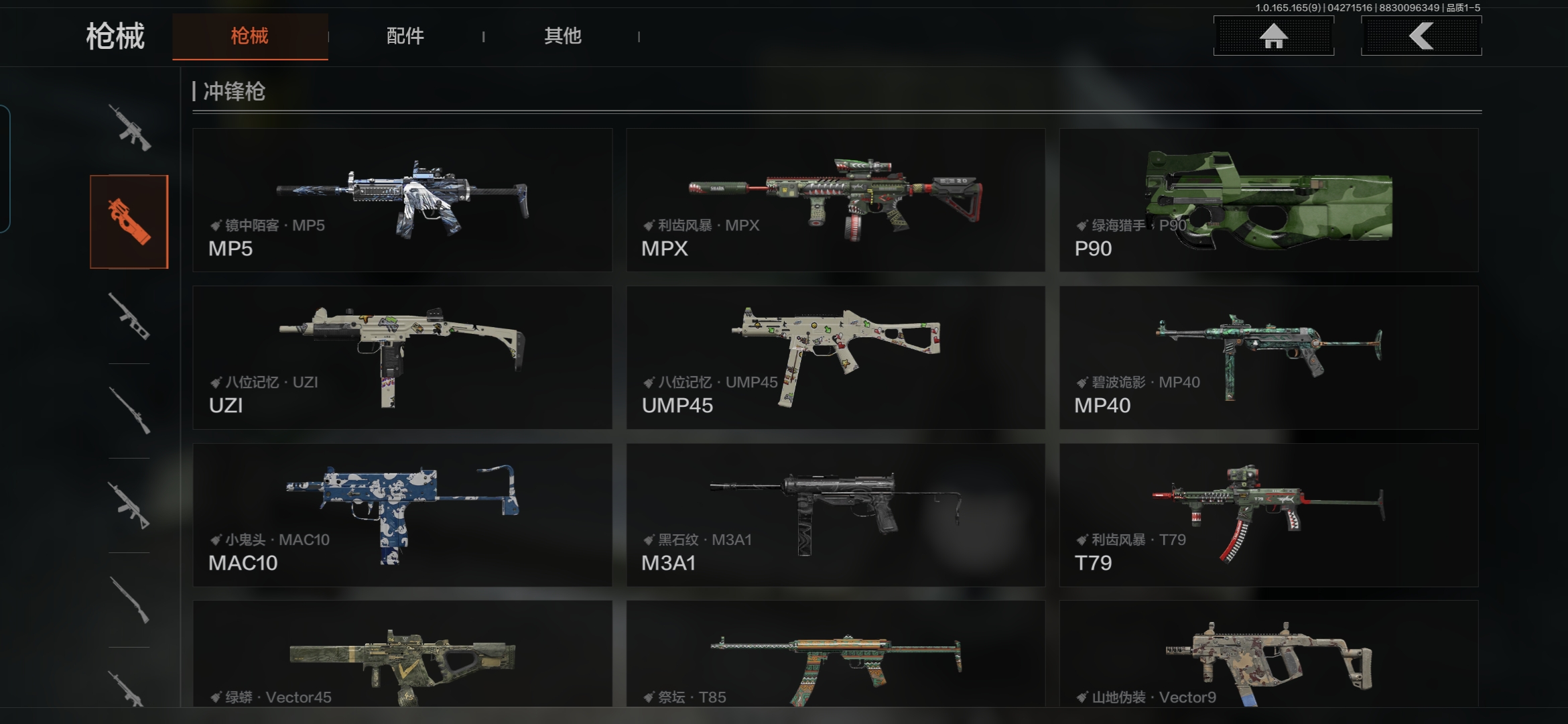
Task: Switch to the 其他 tab
Action: [562, 36]
